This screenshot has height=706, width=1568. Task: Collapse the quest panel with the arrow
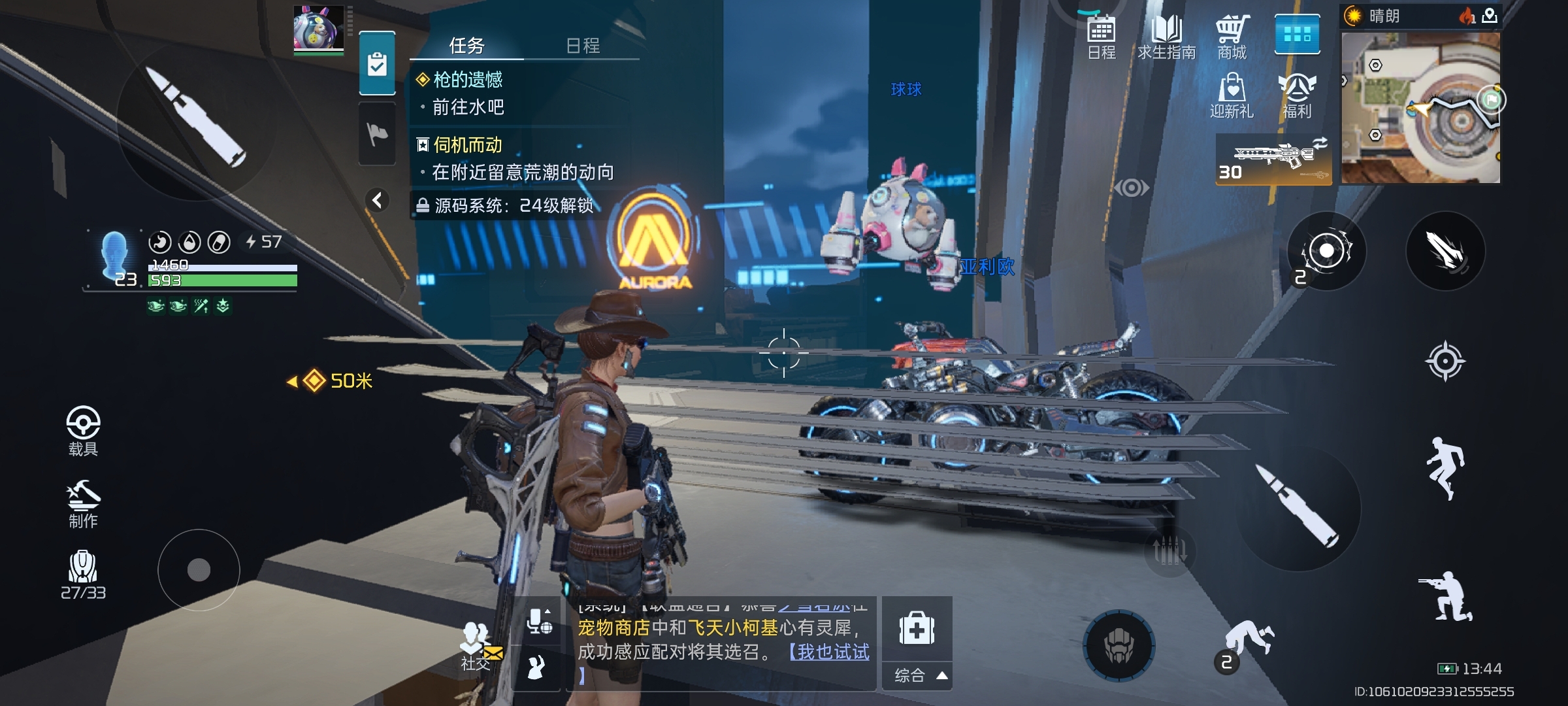[x=377, y=200]
